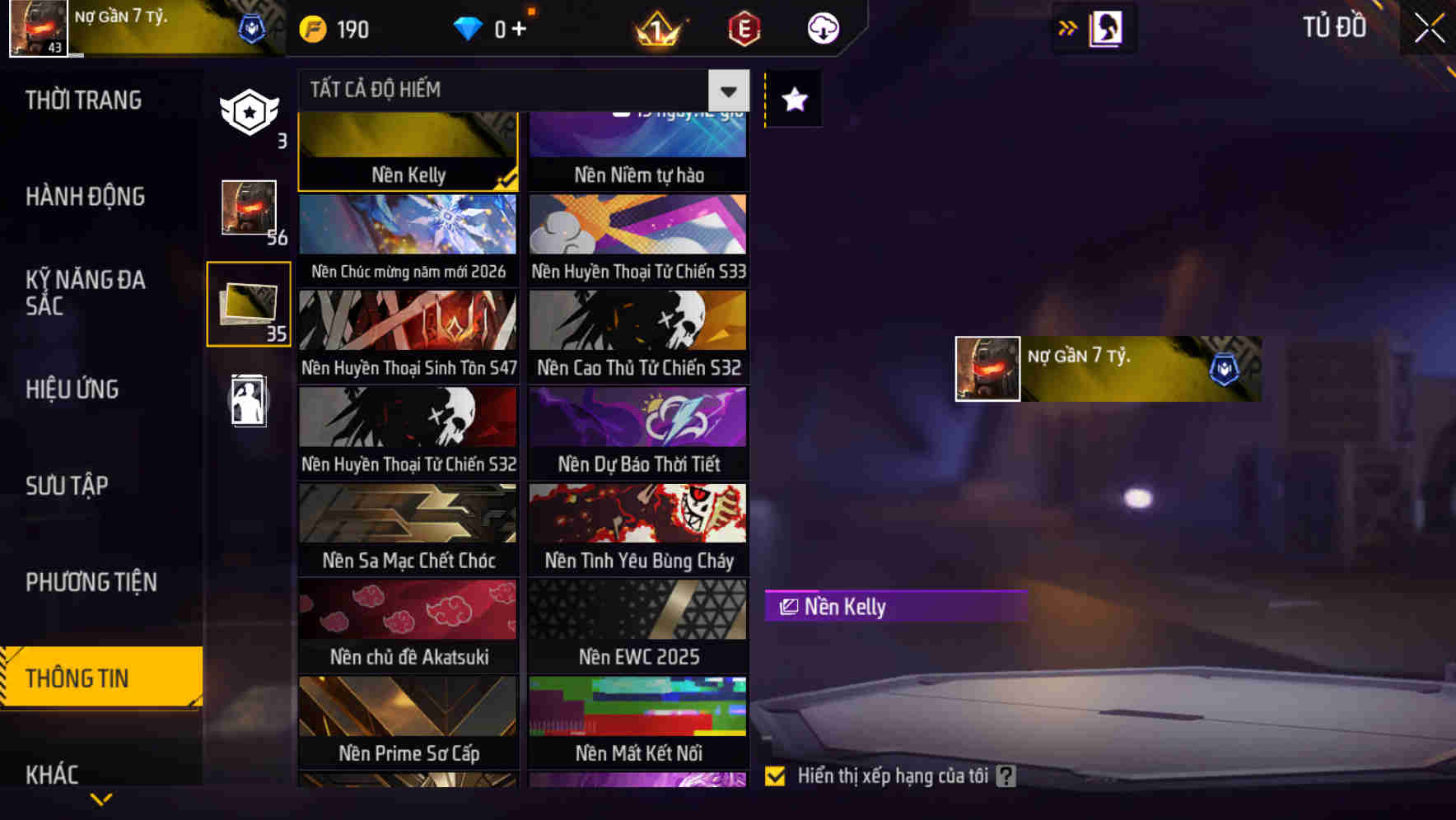Select the banner category icon showing 35
This screenshot has height=820, width=1456.
tap(249, 305)
